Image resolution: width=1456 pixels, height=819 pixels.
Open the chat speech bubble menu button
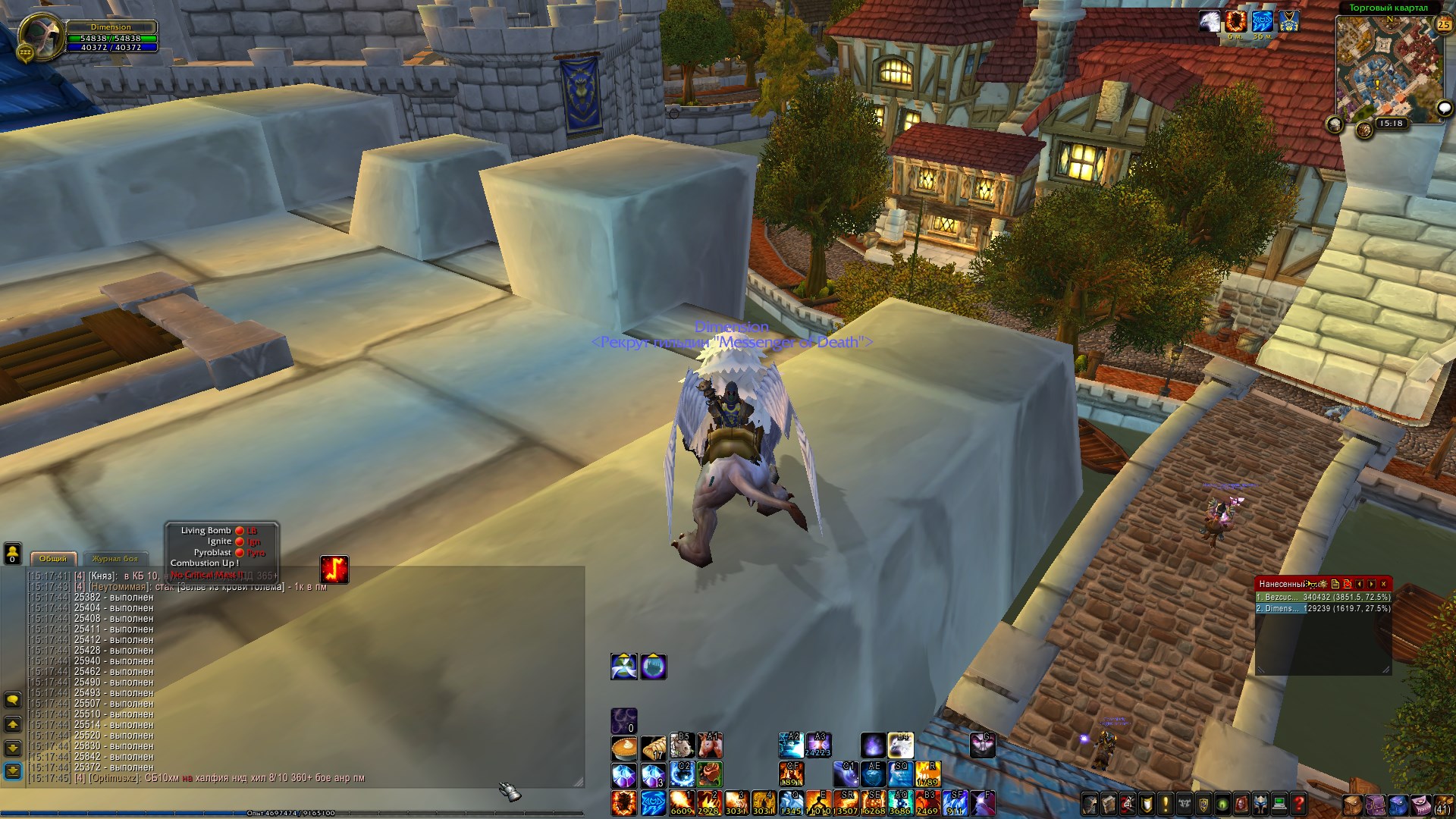point(13,699)
